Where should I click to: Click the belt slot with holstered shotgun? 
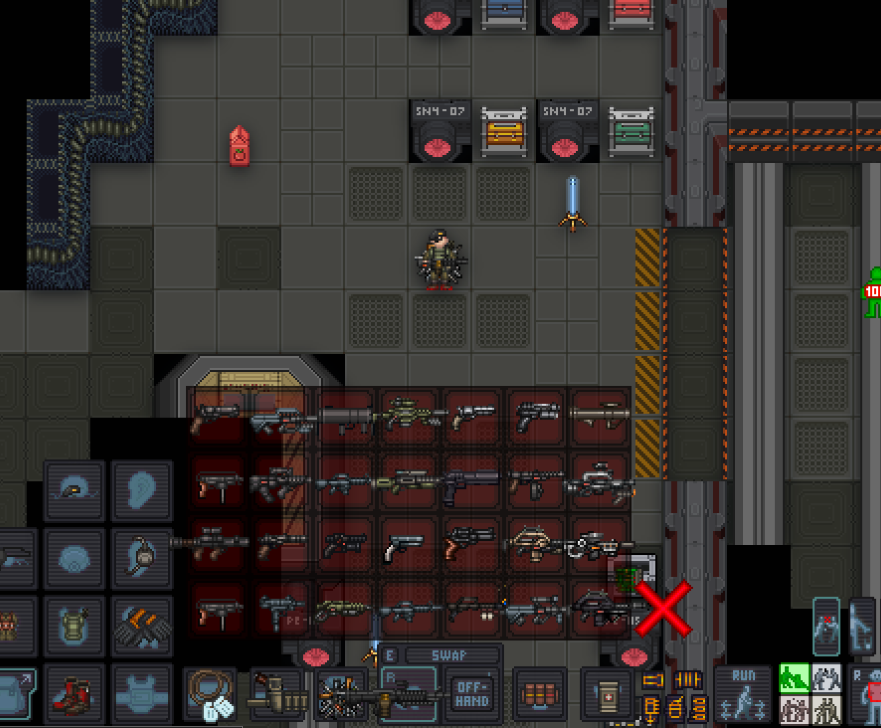click(279, 692)
